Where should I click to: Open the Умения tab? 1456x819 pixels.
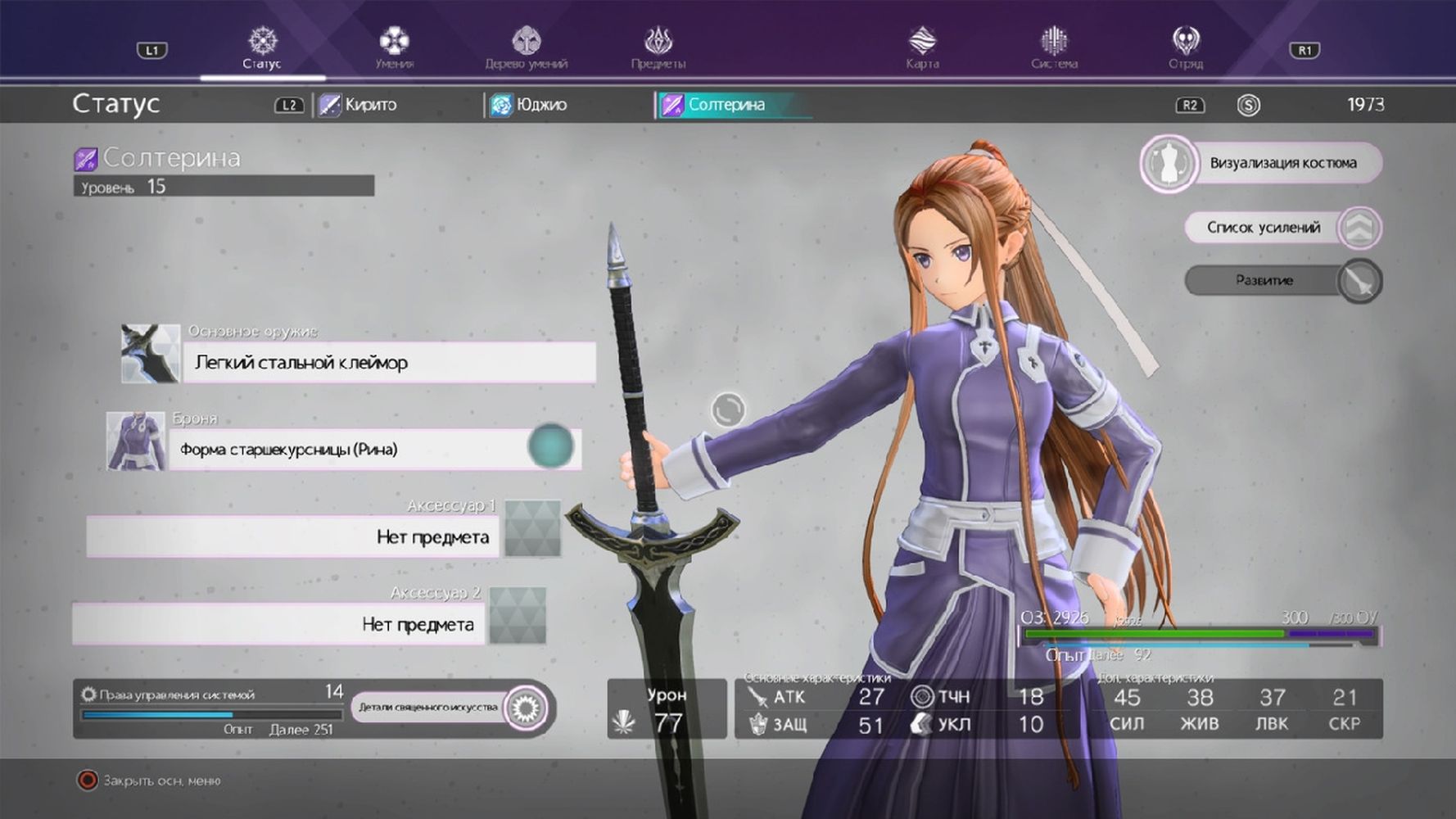(x=394, y=48)
